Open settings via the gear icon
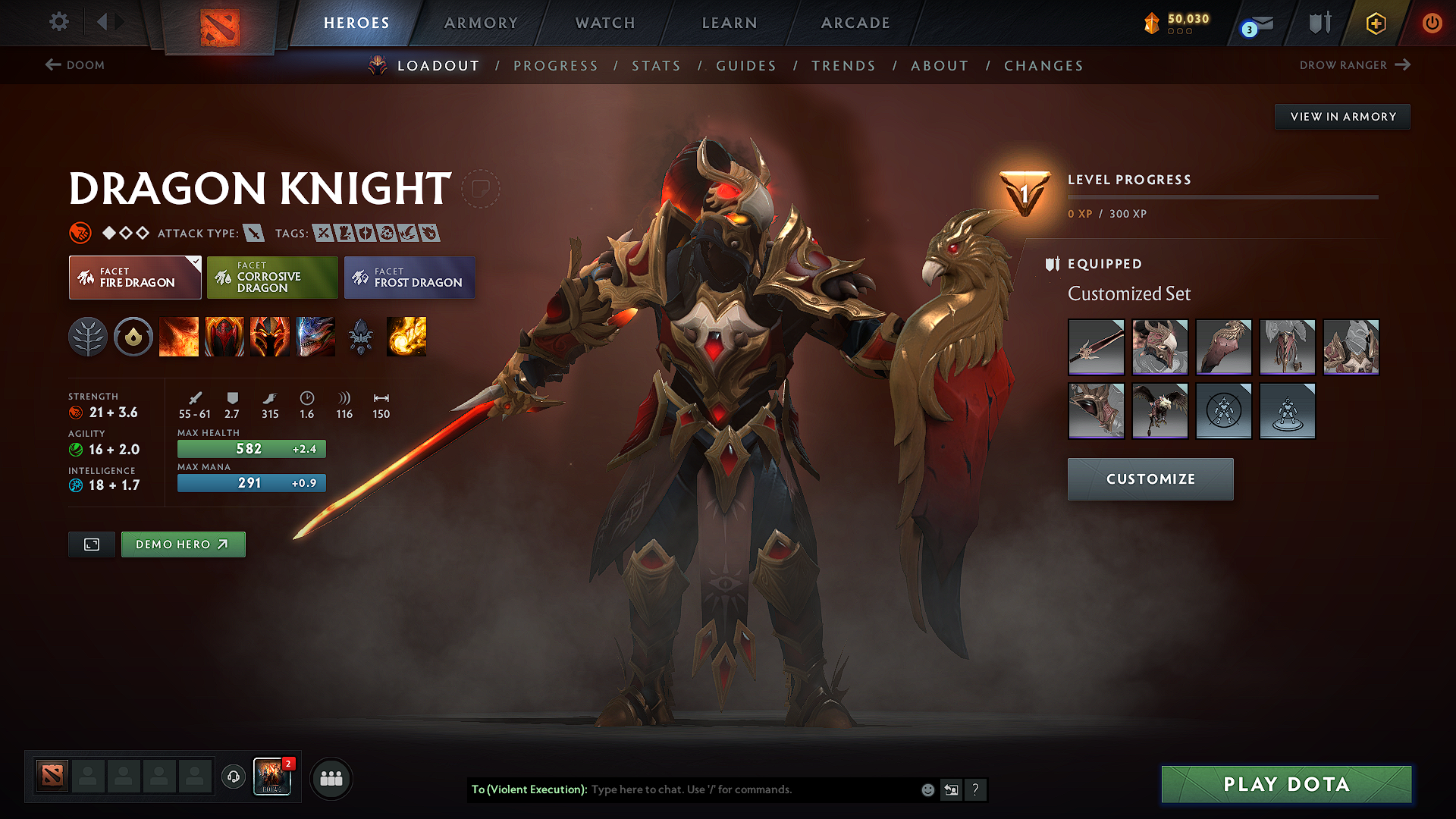This screenshot has height=819, width=1456. pos(58,22)
